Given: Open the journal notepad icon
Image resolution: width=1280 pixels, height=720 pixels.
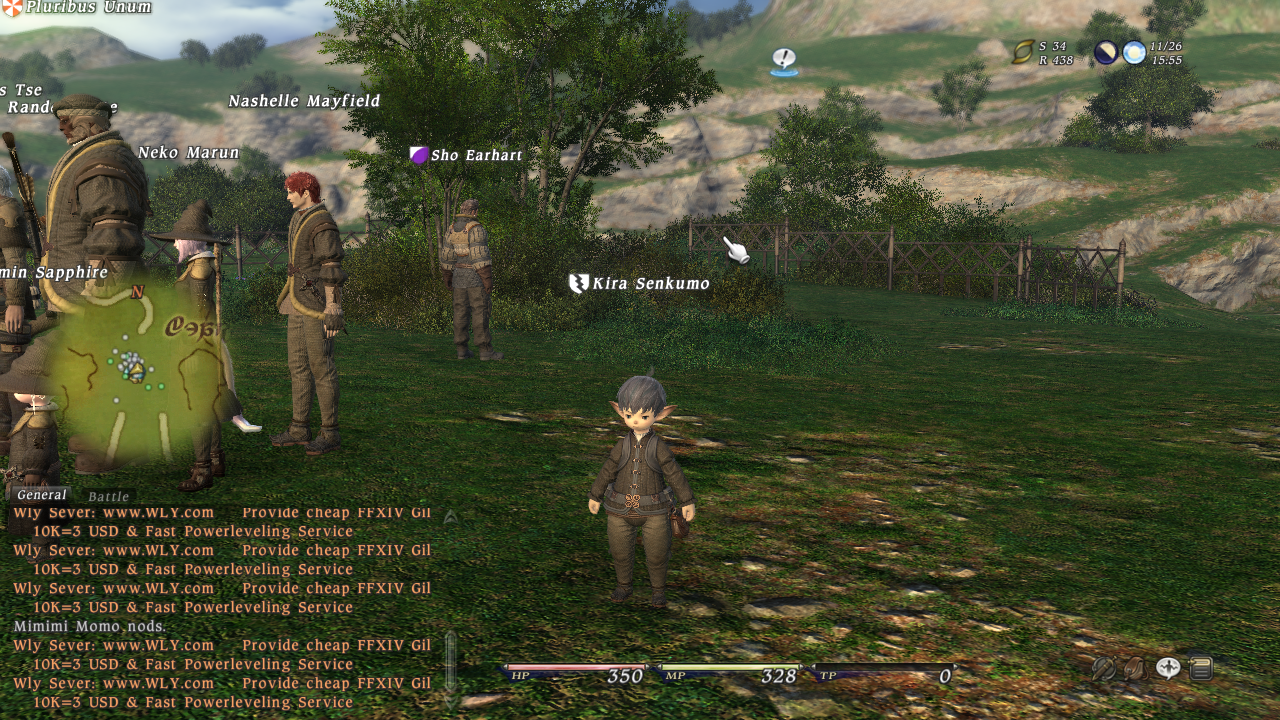Looking at the screenshot, I should click(1200, 666).
